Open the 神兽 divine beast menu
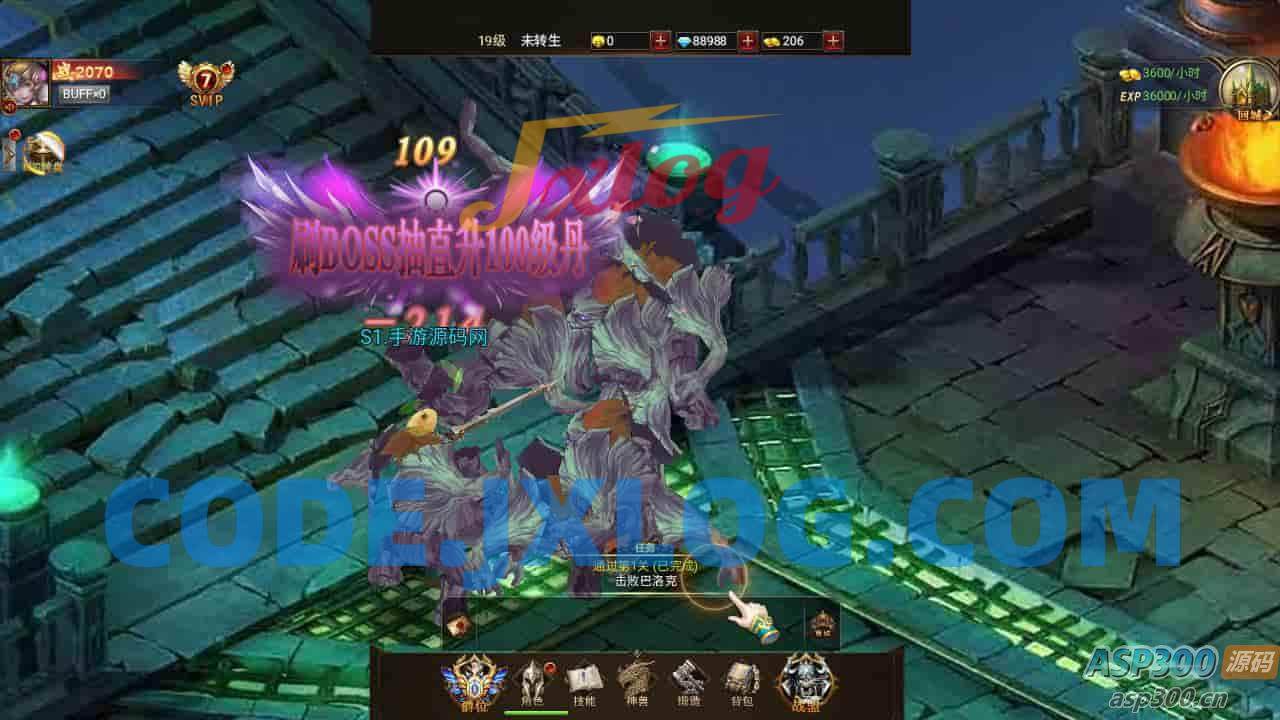Screen dimensions: 1280x720 635,681
